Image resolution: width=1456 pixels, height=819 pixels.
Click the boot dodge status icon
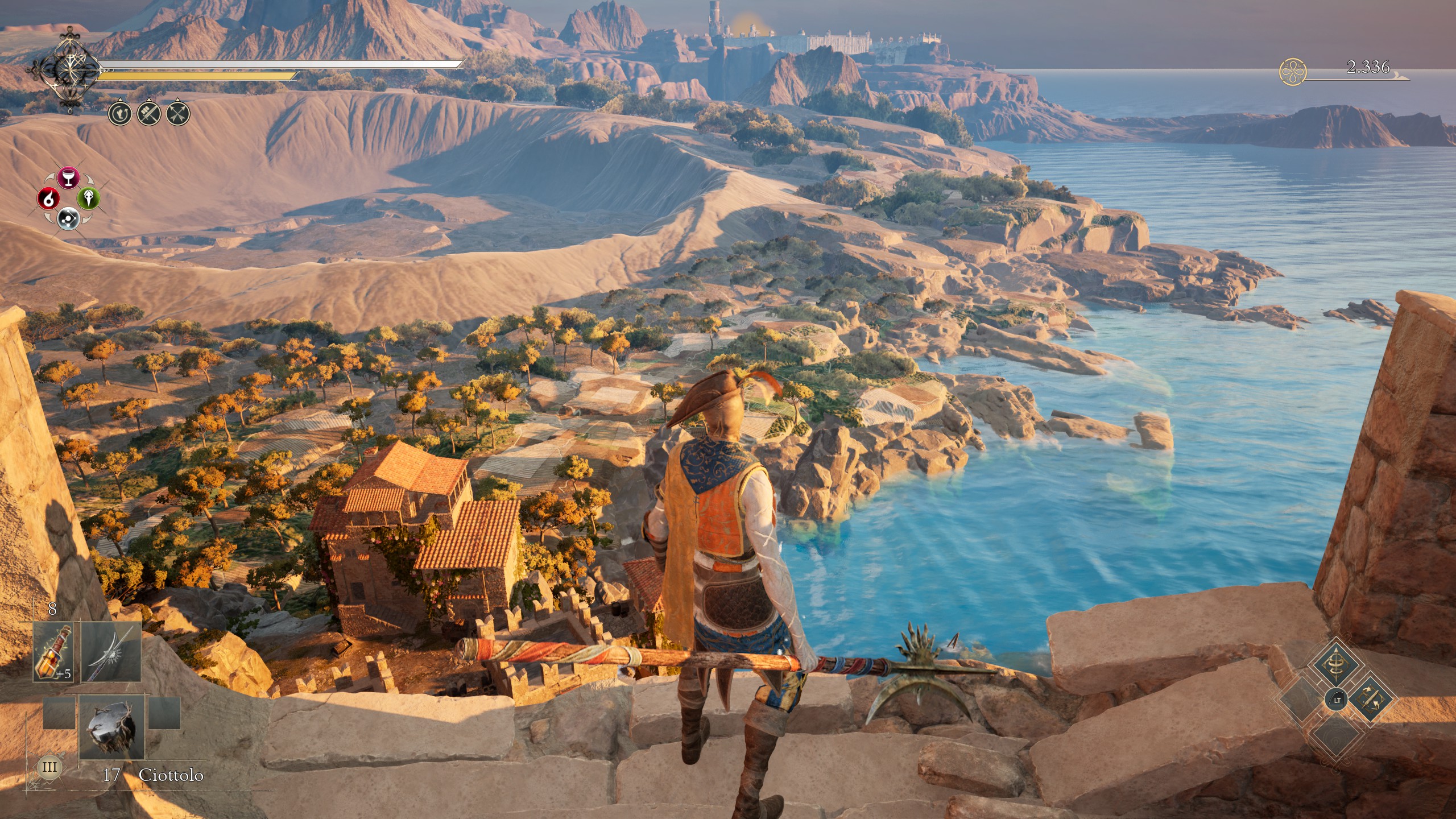coord(119,114)
